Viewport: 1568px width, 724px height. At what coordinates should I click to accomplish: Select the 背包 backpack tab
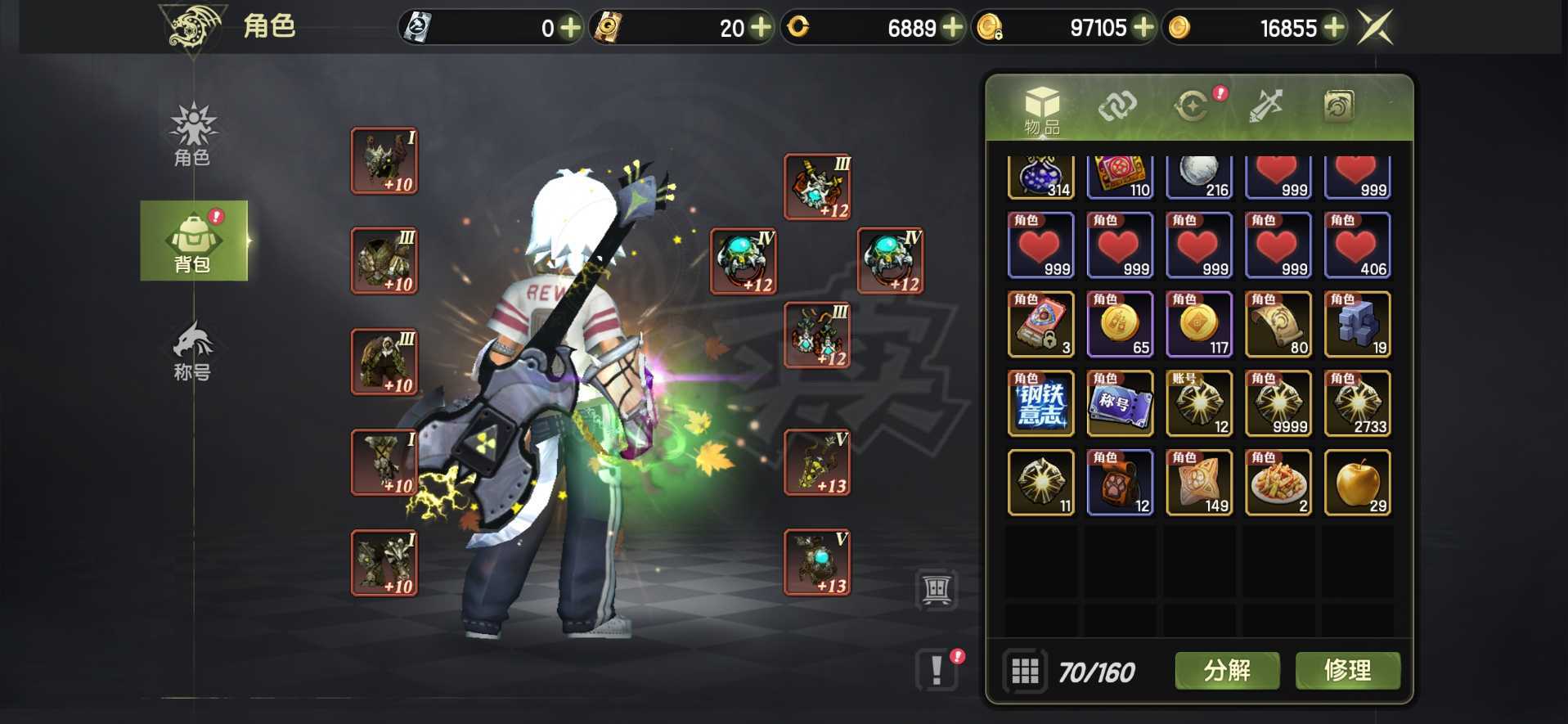click(193, 241)
